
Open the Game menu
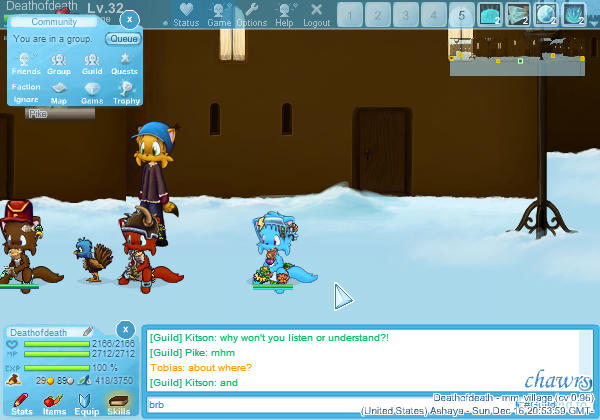tap(219, 14)
